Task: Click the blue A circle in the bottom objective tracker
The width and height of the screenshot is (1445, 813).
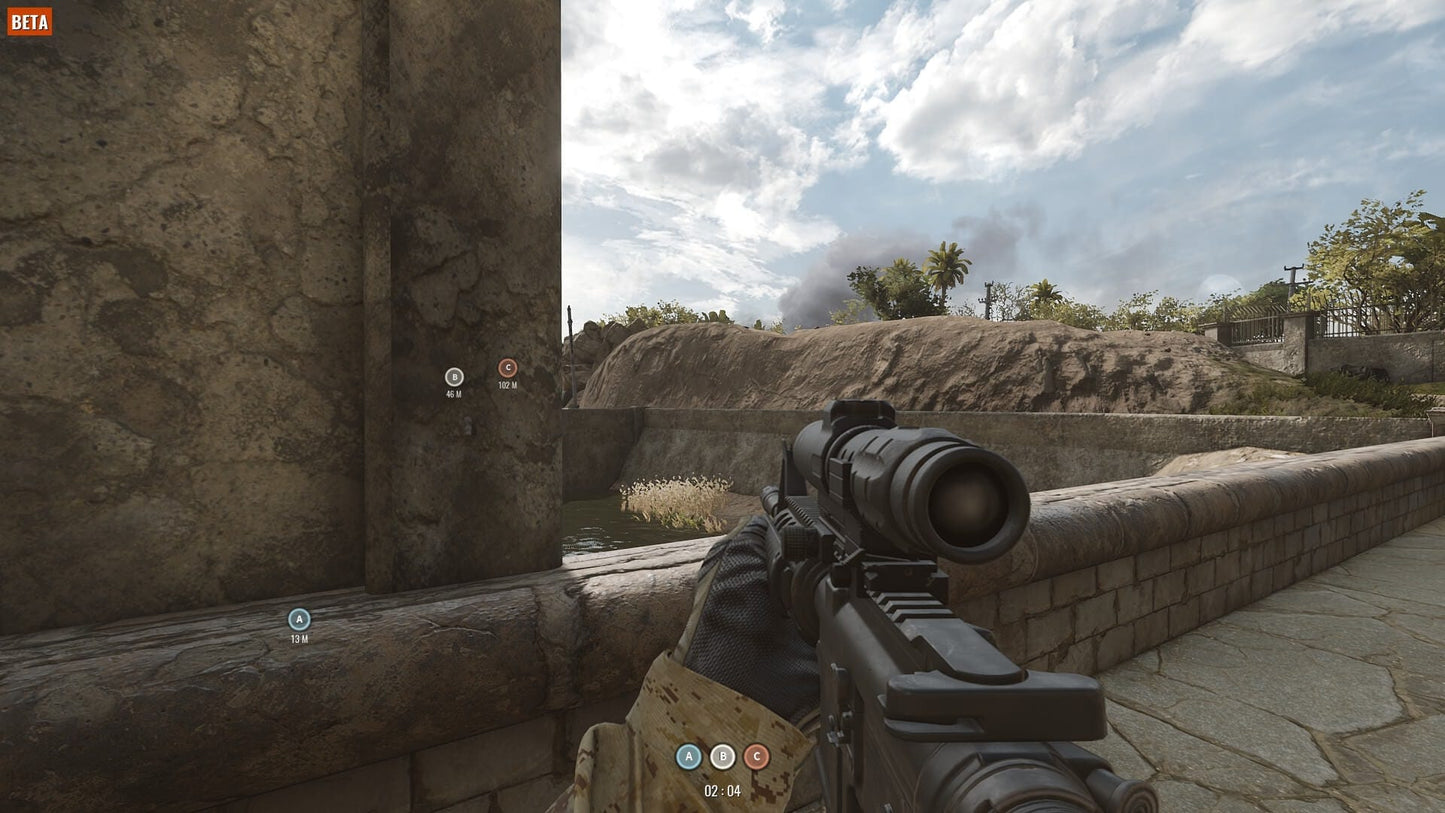Action: click(x=688, y=757)
